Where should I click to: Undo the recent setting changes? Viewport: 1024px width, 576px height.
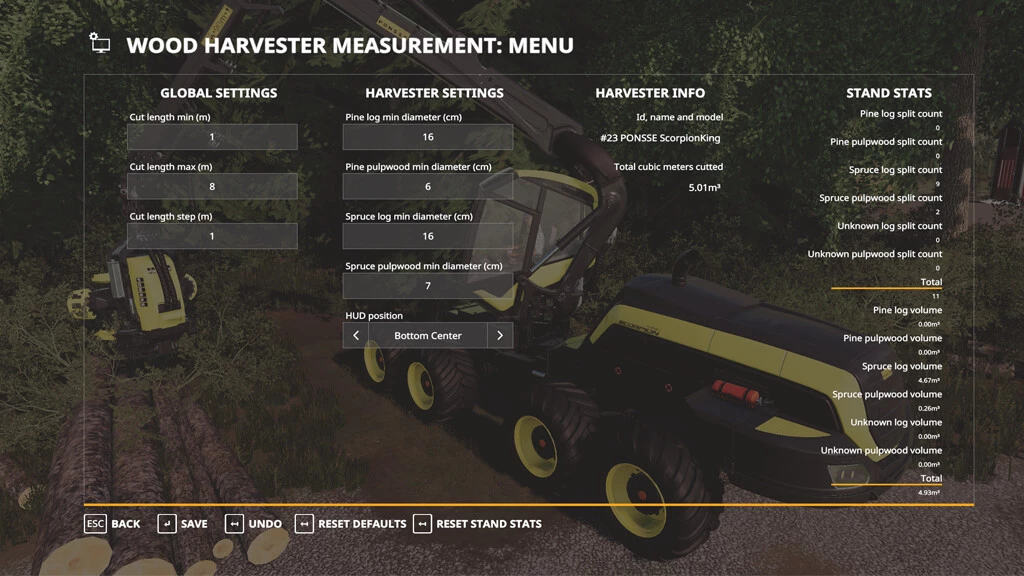click(253, 524)
